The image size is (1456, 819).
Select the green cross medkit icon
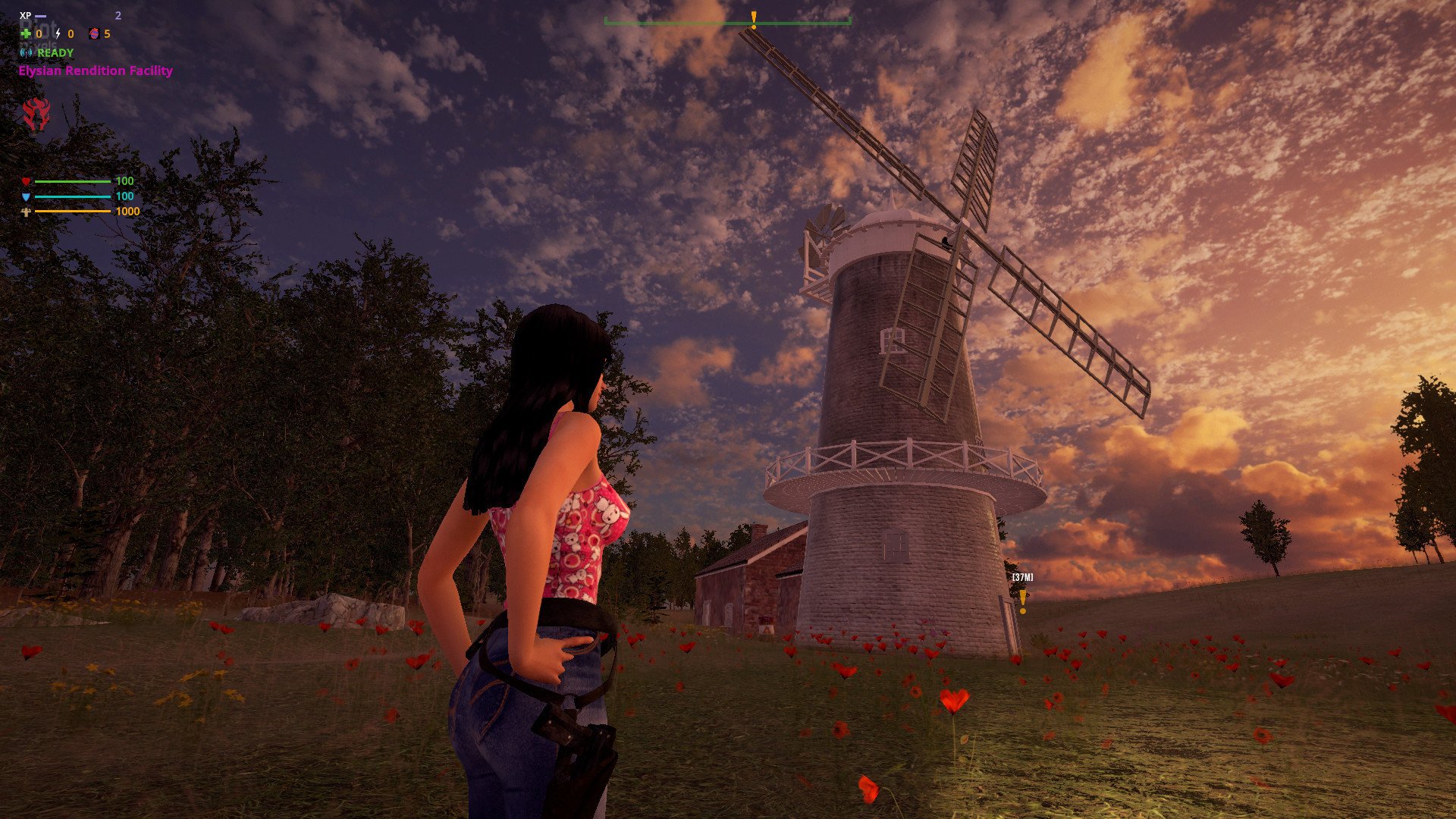click(26, 34)
